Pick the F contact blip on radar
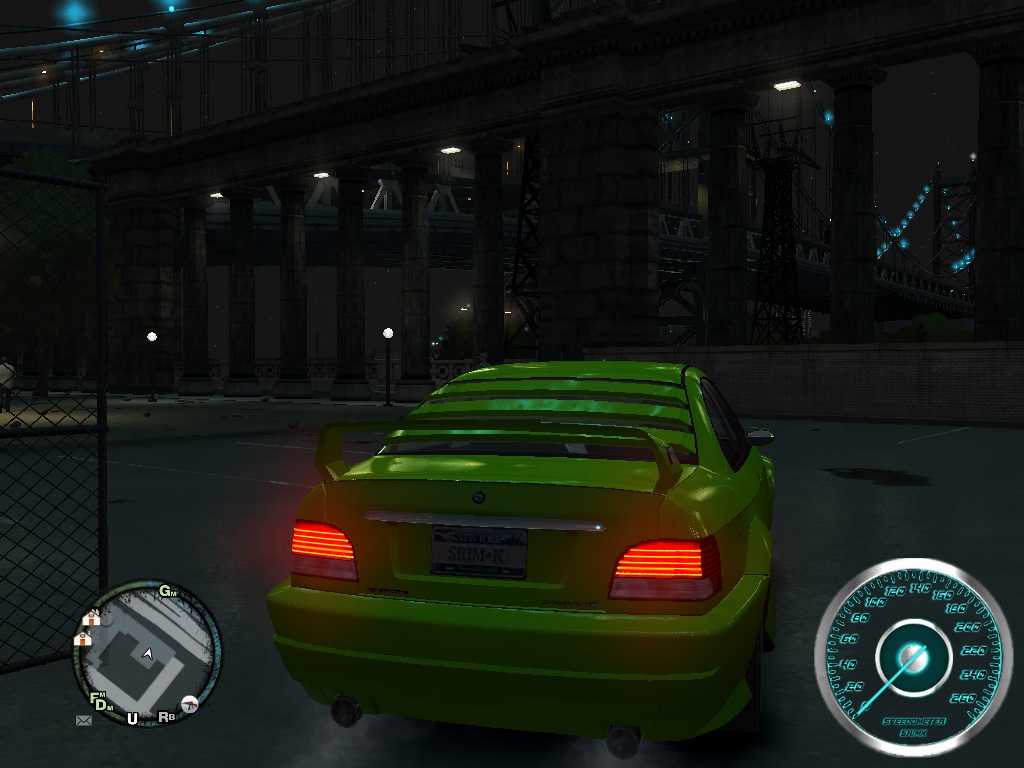Screen dimensions: 1024x768 point(95,698)
